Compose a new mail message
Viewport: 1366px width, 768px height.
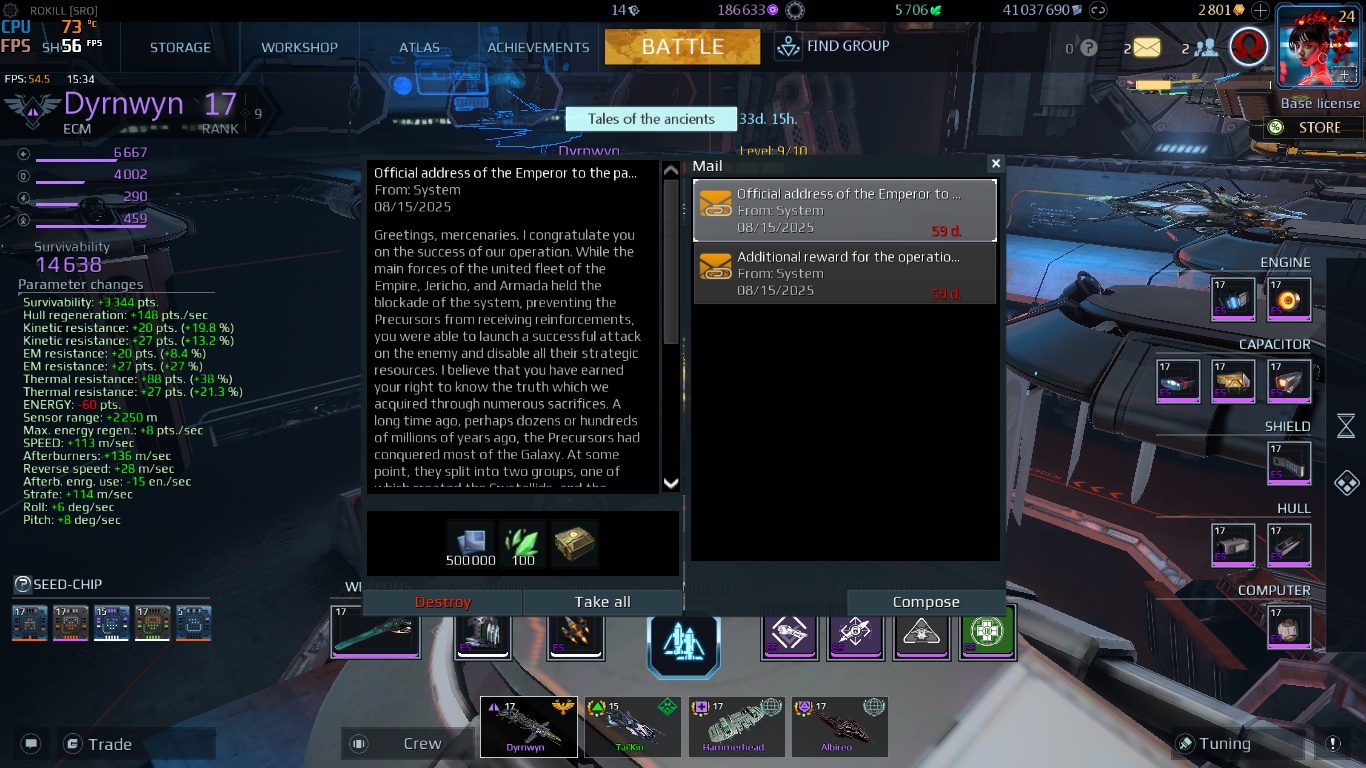pos(925,602)
